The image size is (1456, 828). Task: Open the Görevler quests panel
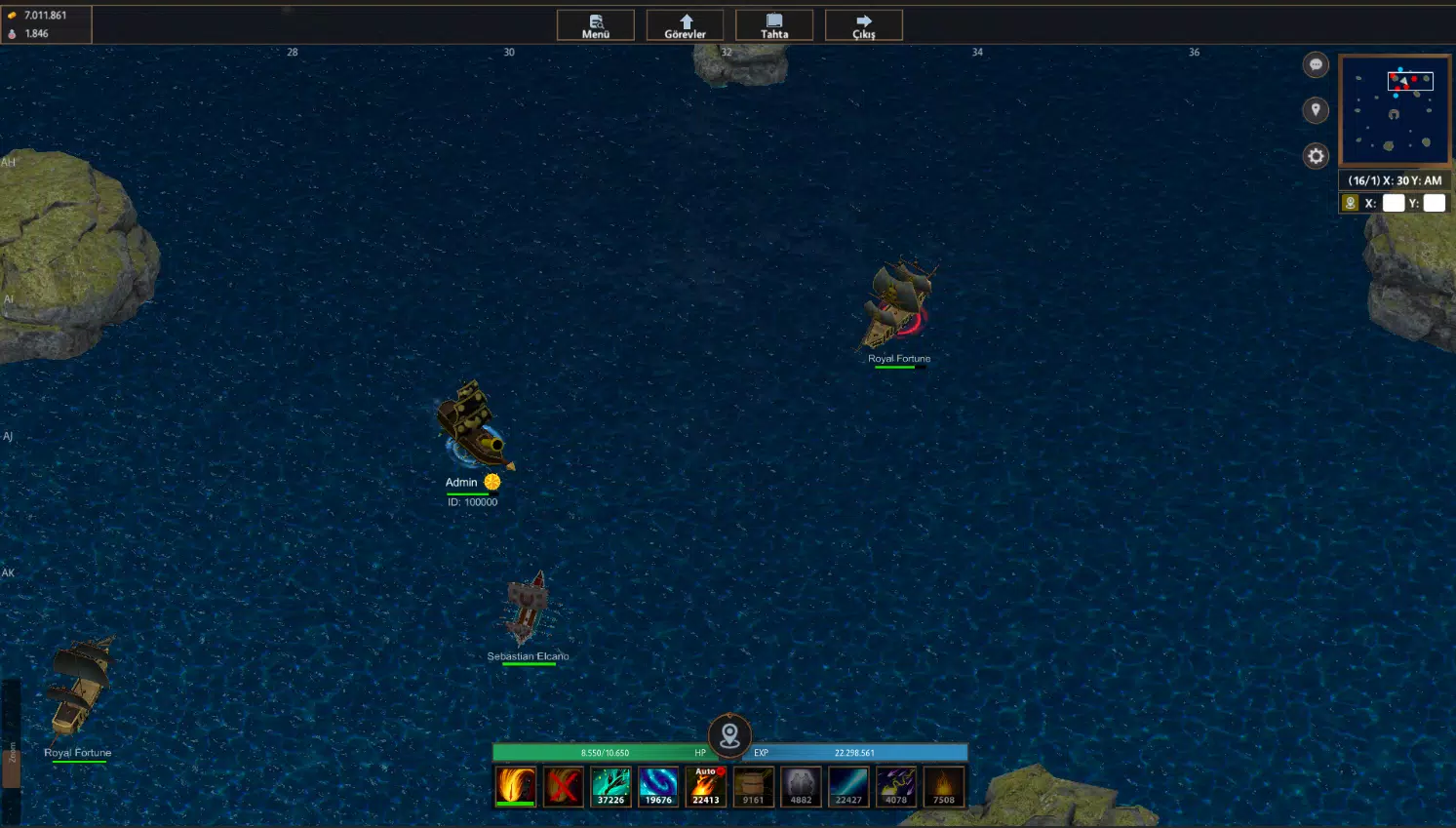pyautogui.click(x=685, y=24)
